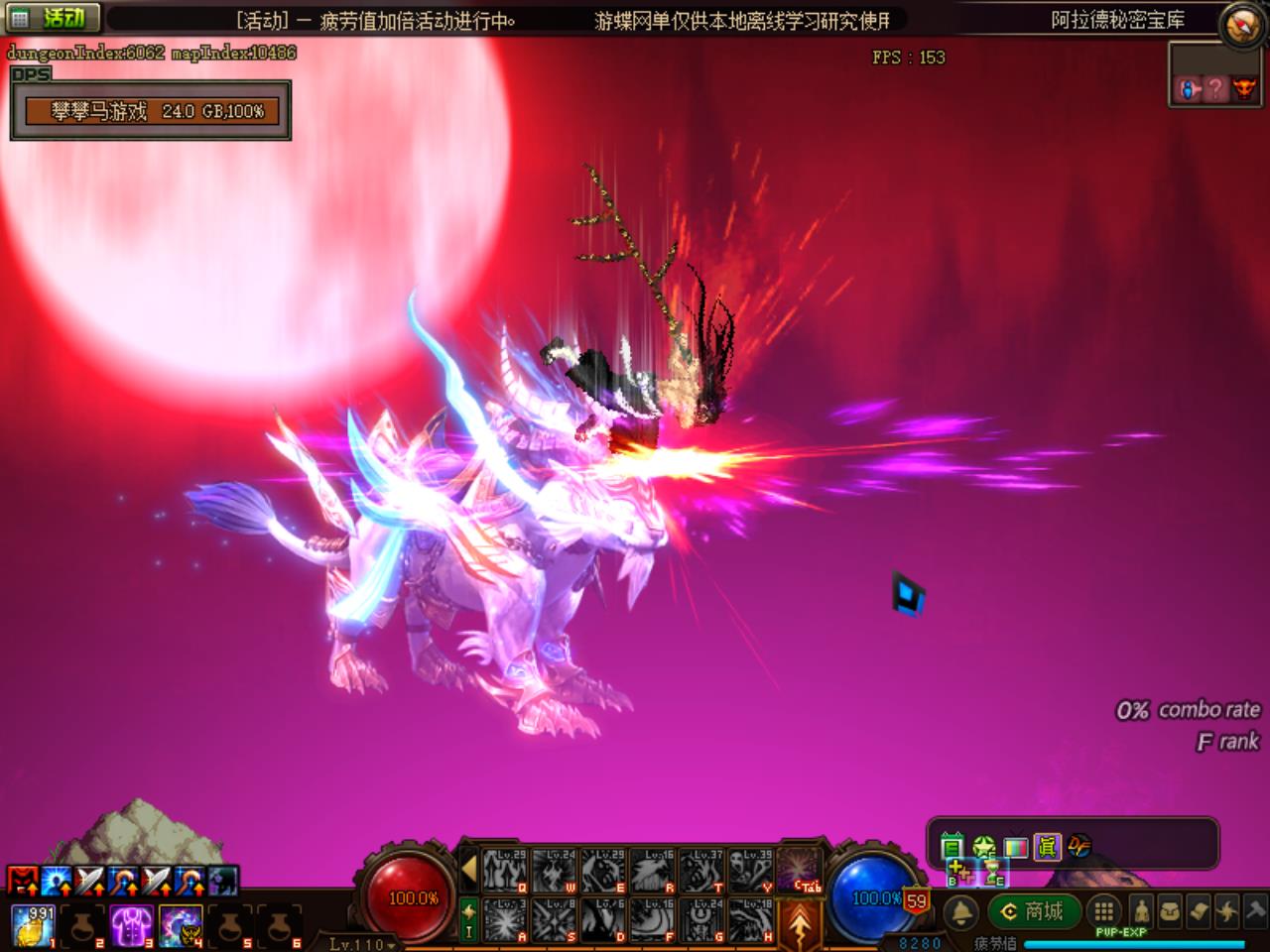Open the grid menu button
The image size is (1270, 952).
point(1103,910)
